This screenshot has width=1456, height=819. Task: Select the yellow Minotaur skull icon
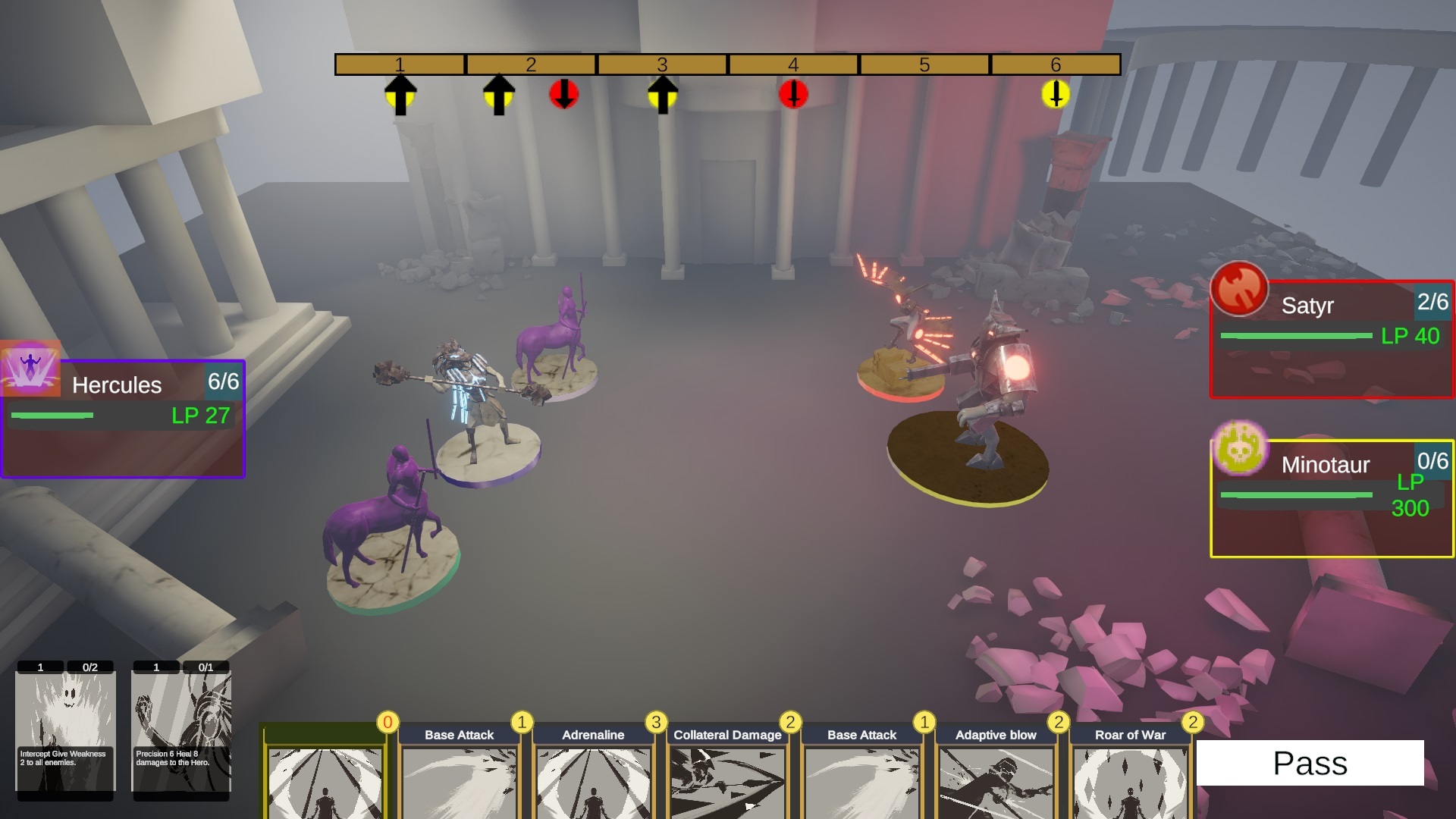[x=1239, y=448]
